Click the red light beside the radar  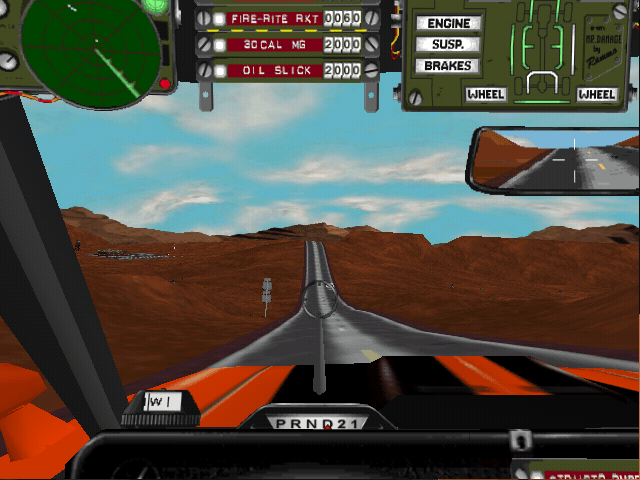[163, 84]
